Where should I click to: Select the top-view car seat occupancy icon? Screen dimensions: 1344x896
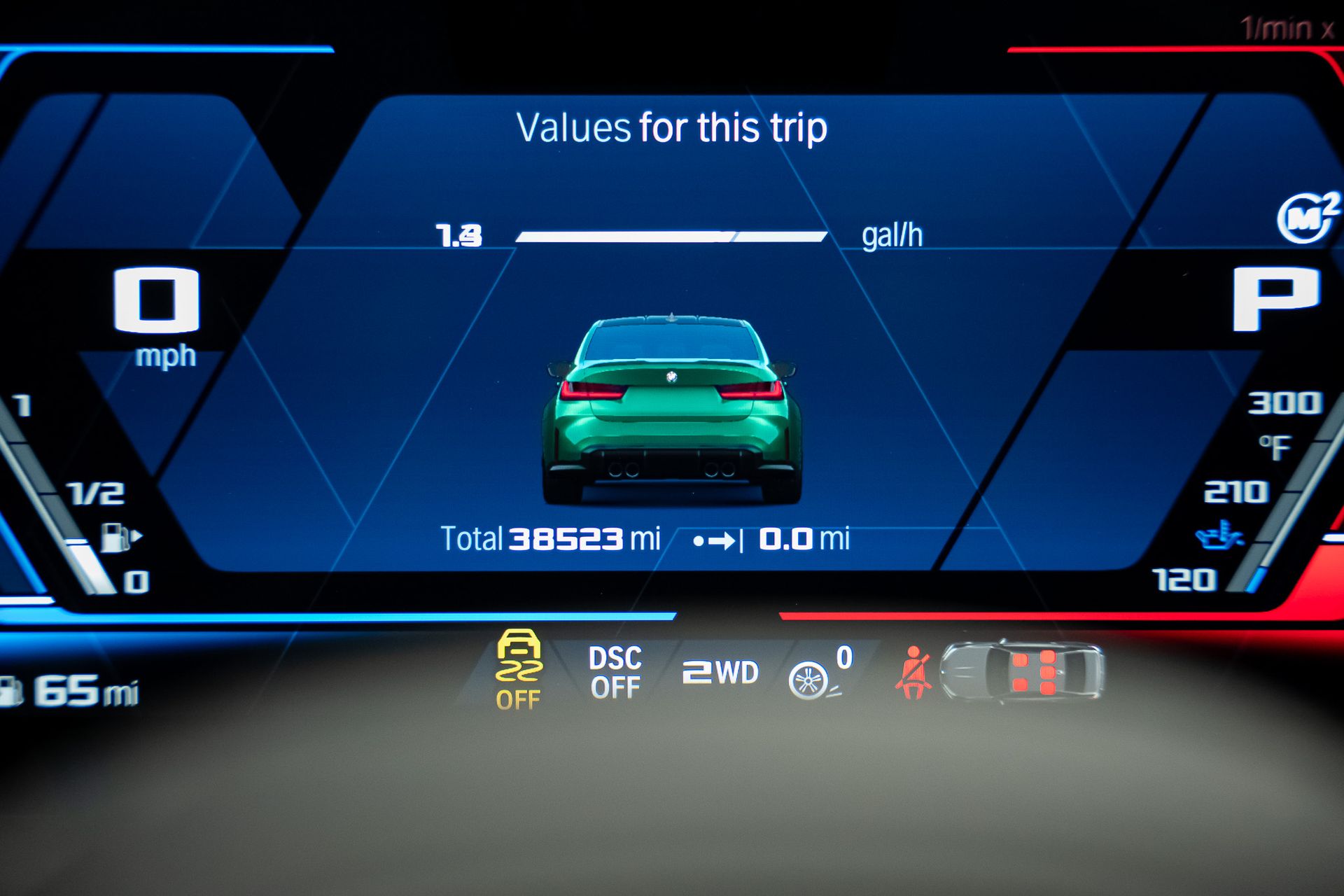(1021, 671)
